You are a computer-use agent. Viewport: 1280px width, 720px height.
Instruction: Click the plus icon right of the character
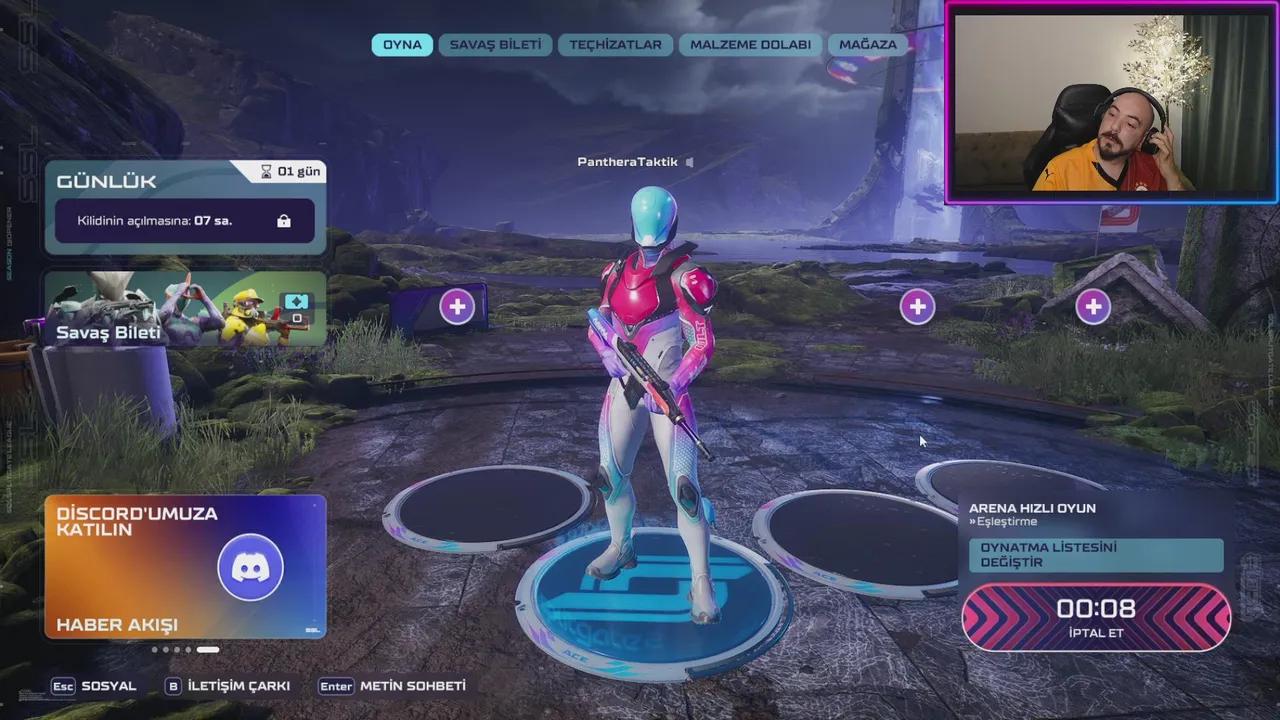(917, 306)
